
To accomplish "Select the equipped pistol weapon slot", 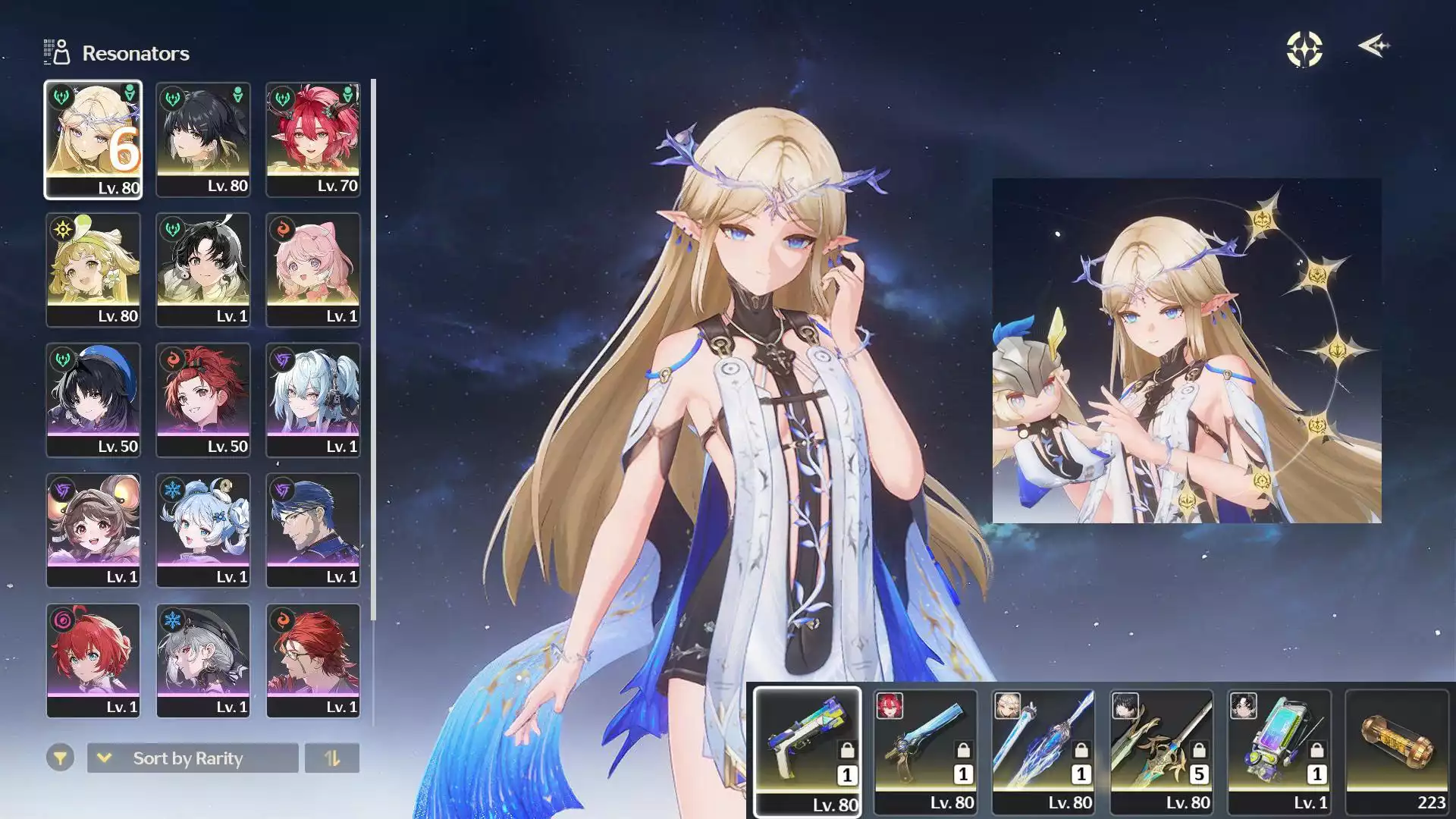I will [x=808, y=751].
